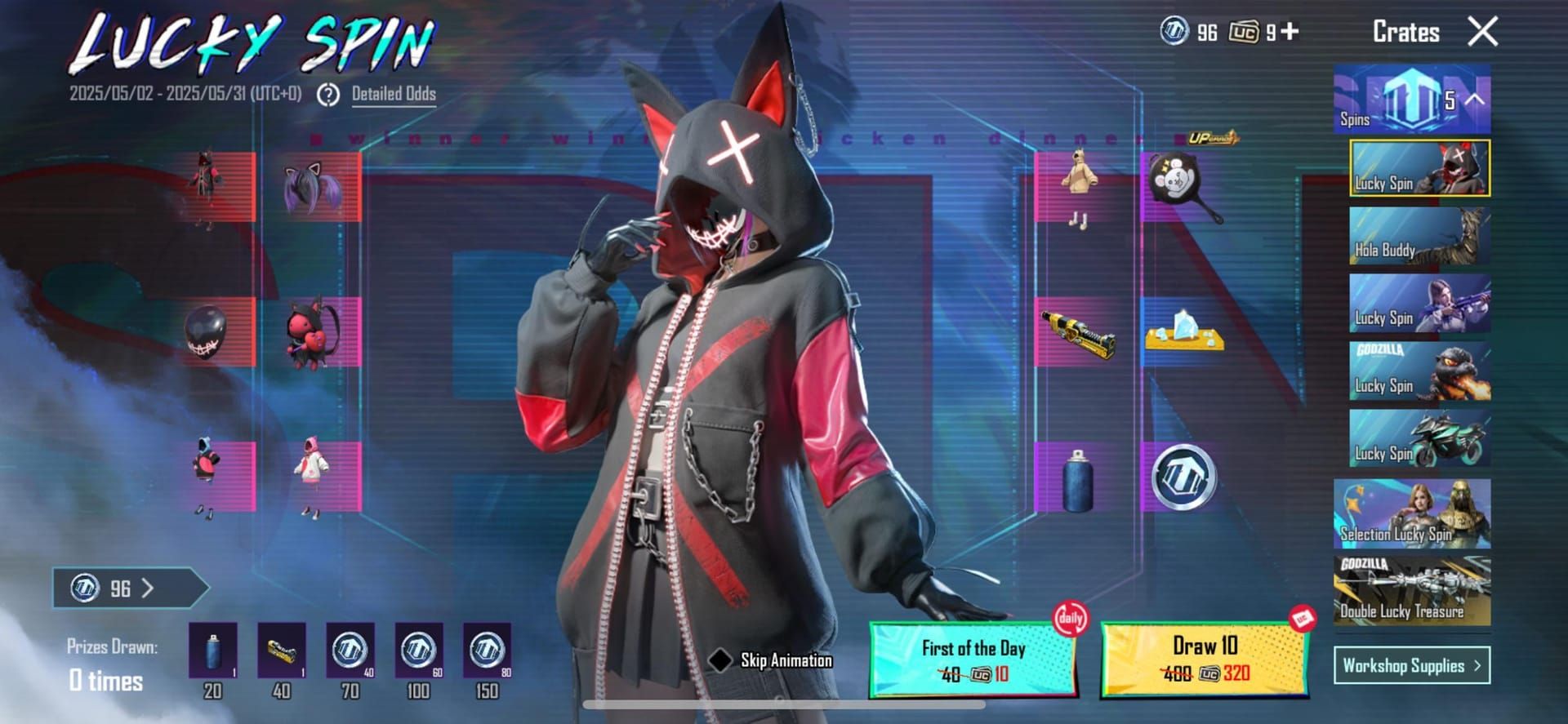Switch to the Godzilla Lucky Spin tab
This screenshot has height=724, width=1568.
click(1419, 371)
